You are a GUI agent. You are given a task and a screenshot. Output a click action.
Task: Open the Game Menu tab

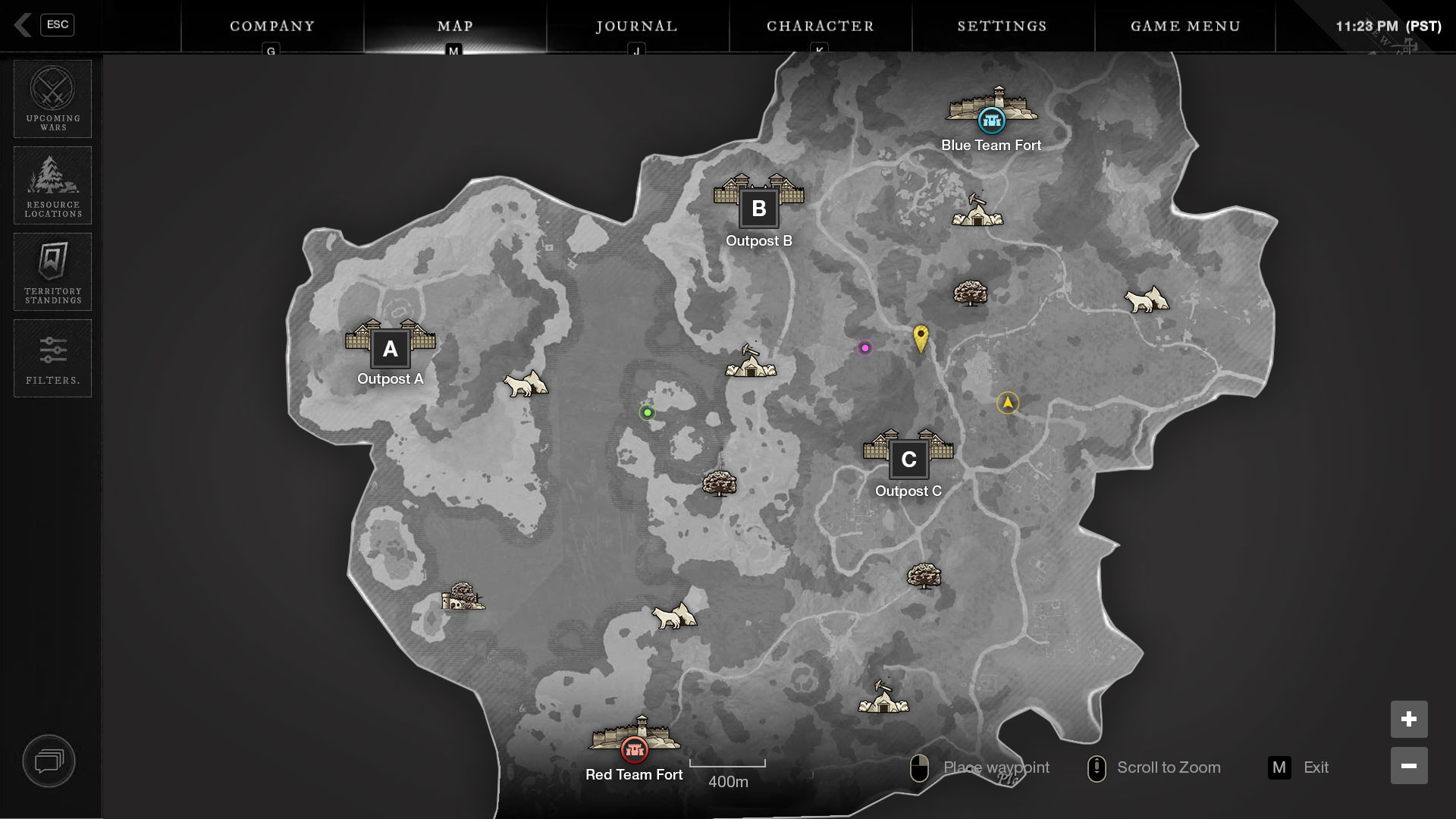coord(1185,26)
